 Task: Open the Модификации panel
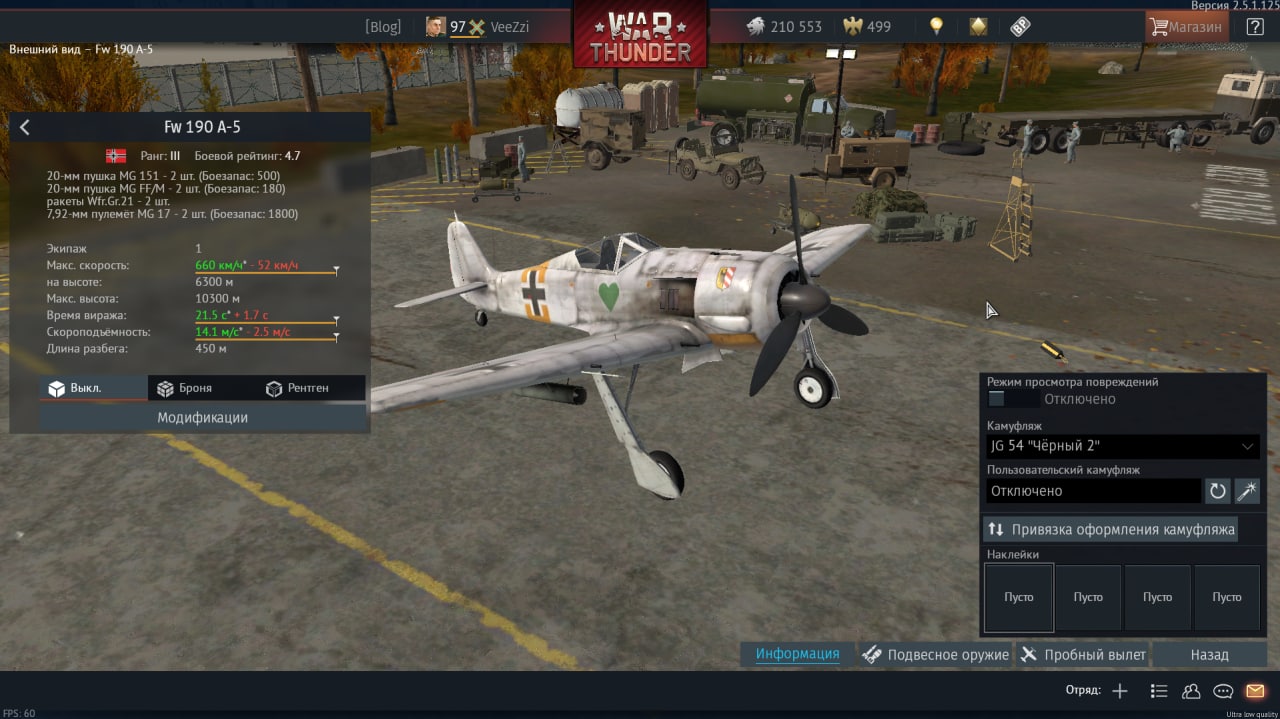[202, 417]
